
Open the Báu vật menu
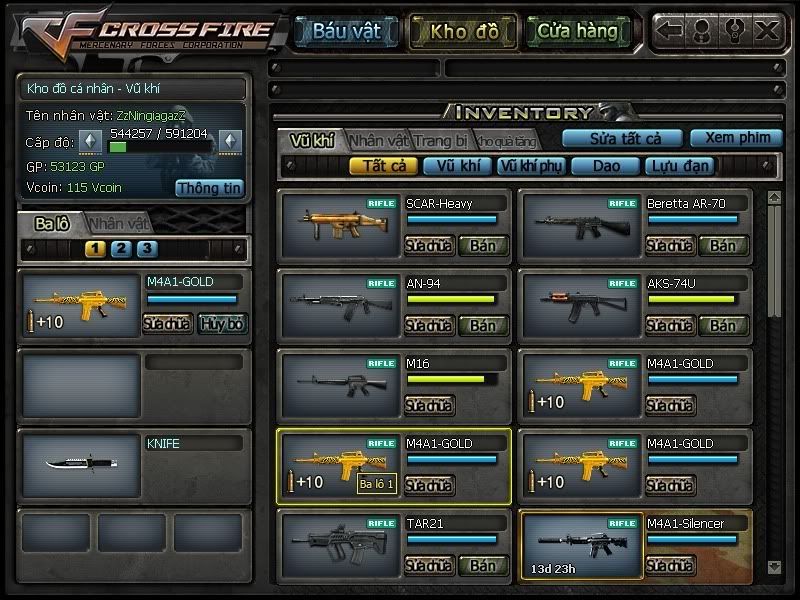(x=345, y=31)
